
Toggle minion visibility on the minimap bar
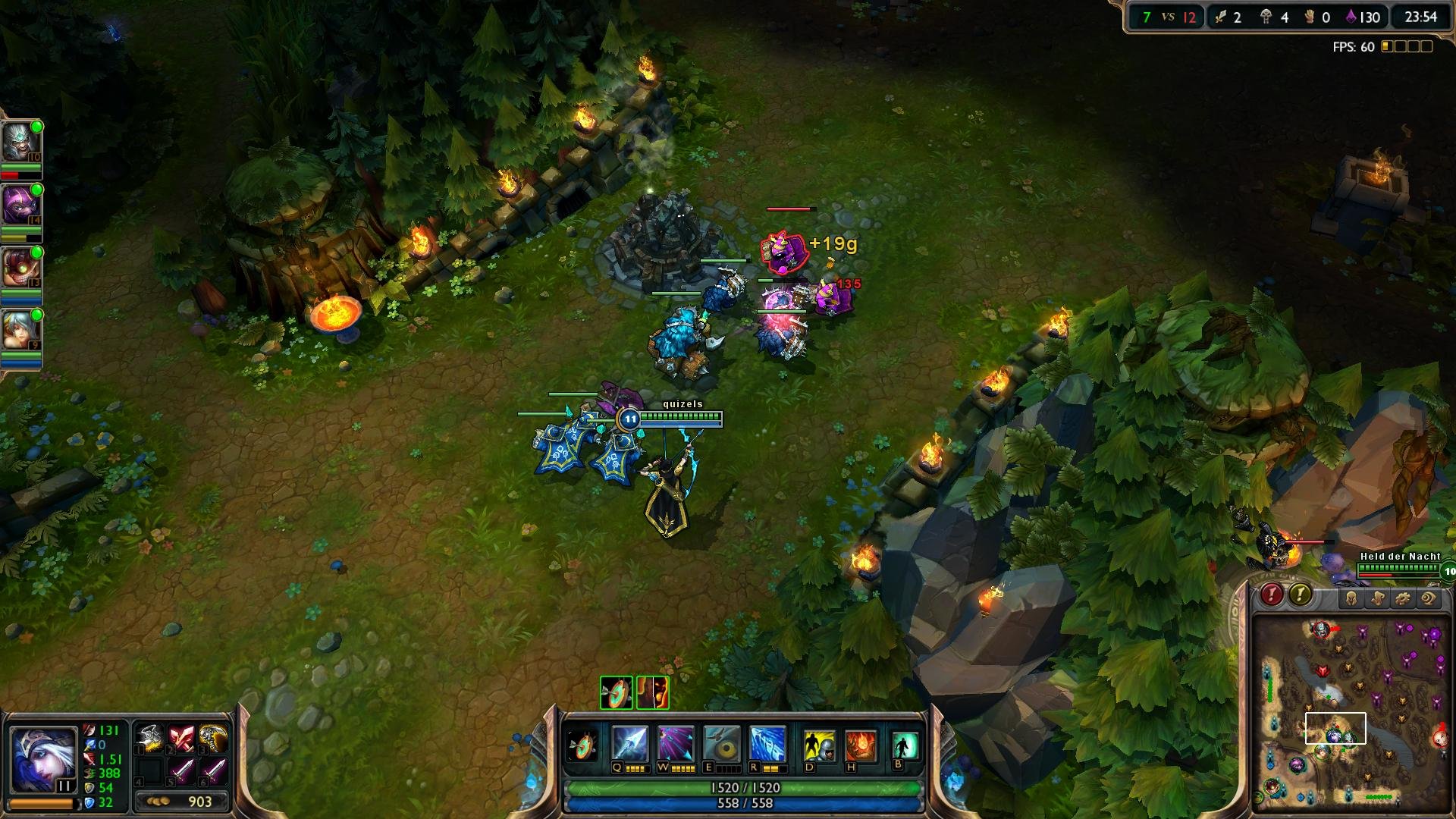1377,598
